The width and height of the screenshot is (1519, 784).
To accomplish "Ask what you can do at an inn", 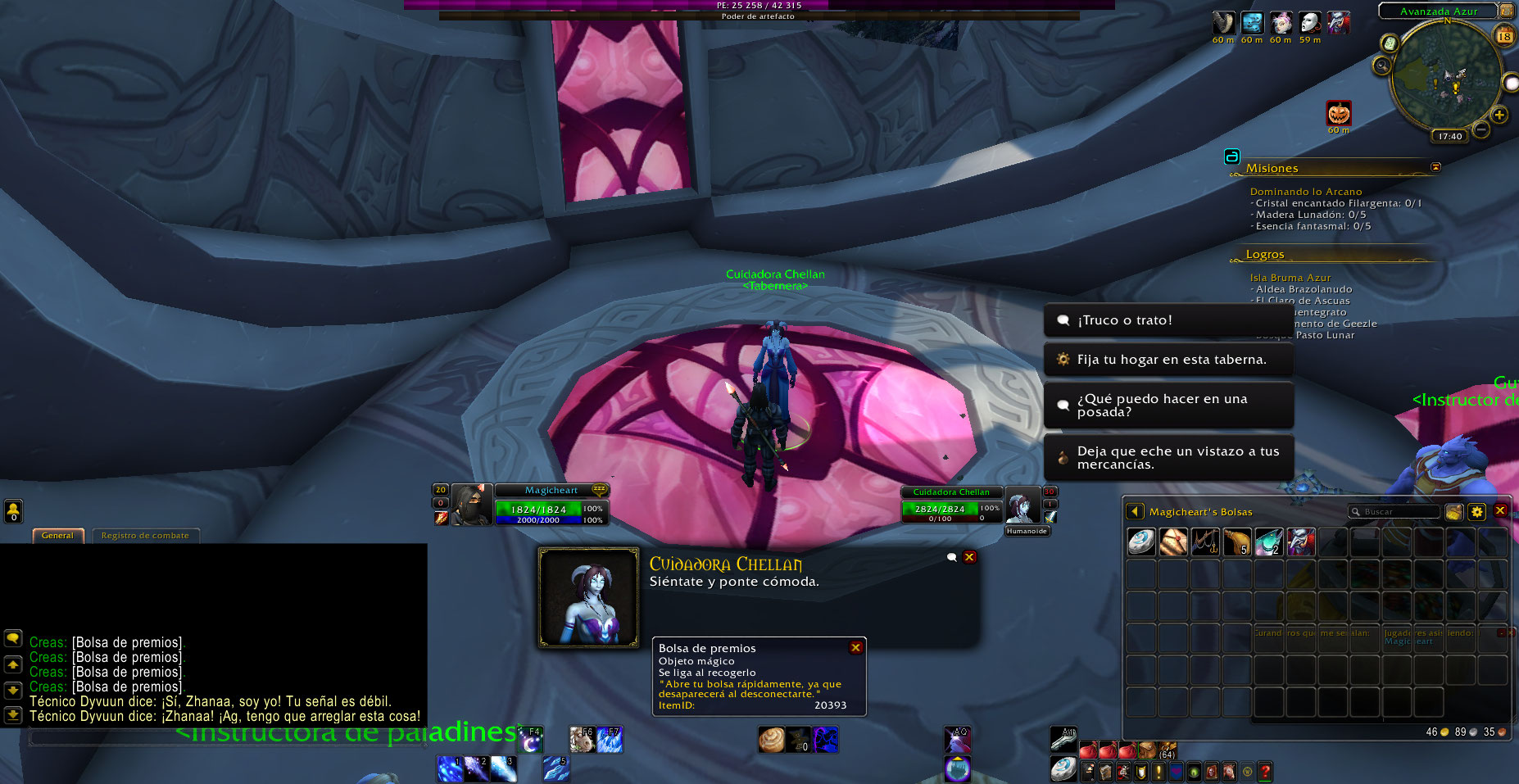I will [1168, 406].
